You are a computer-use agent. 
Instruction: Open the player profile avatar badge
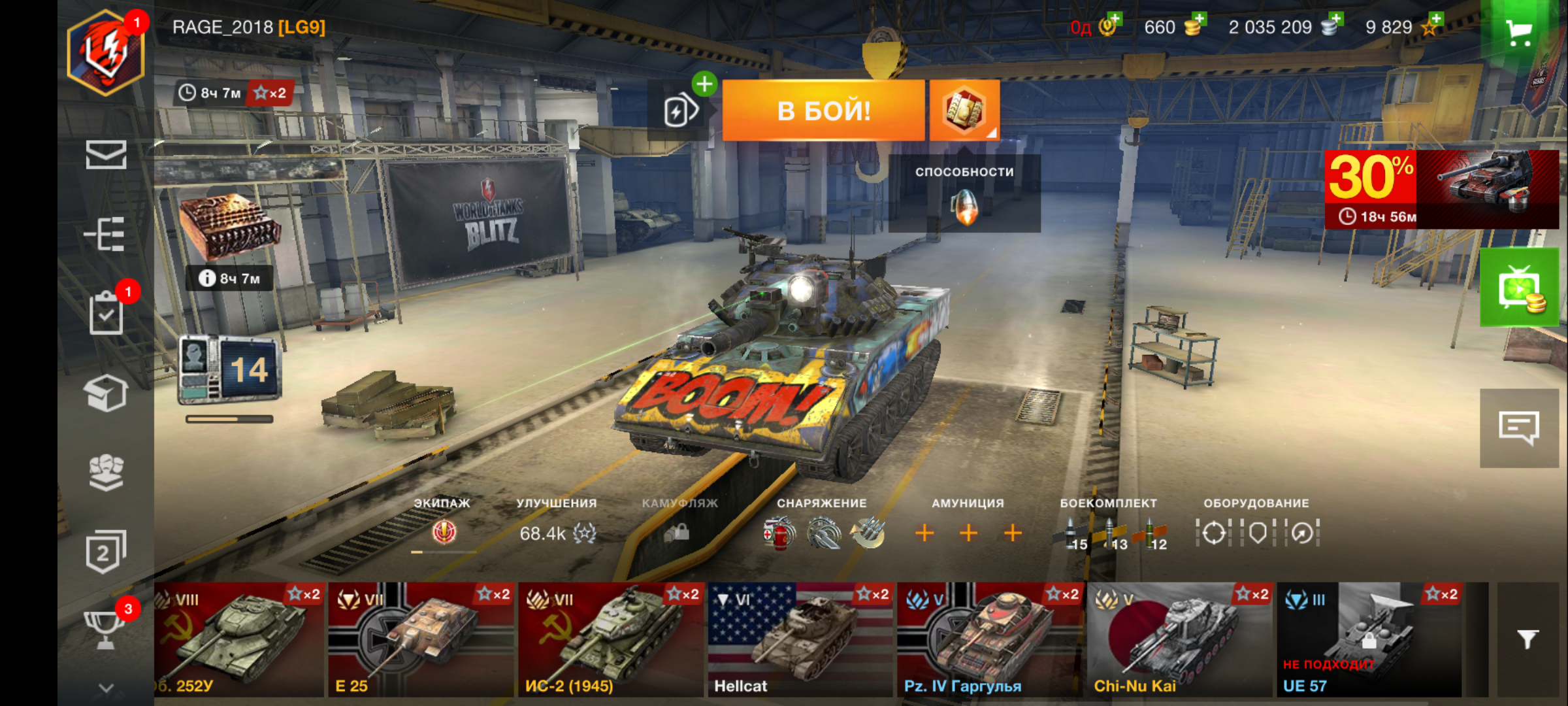point(106,52)
